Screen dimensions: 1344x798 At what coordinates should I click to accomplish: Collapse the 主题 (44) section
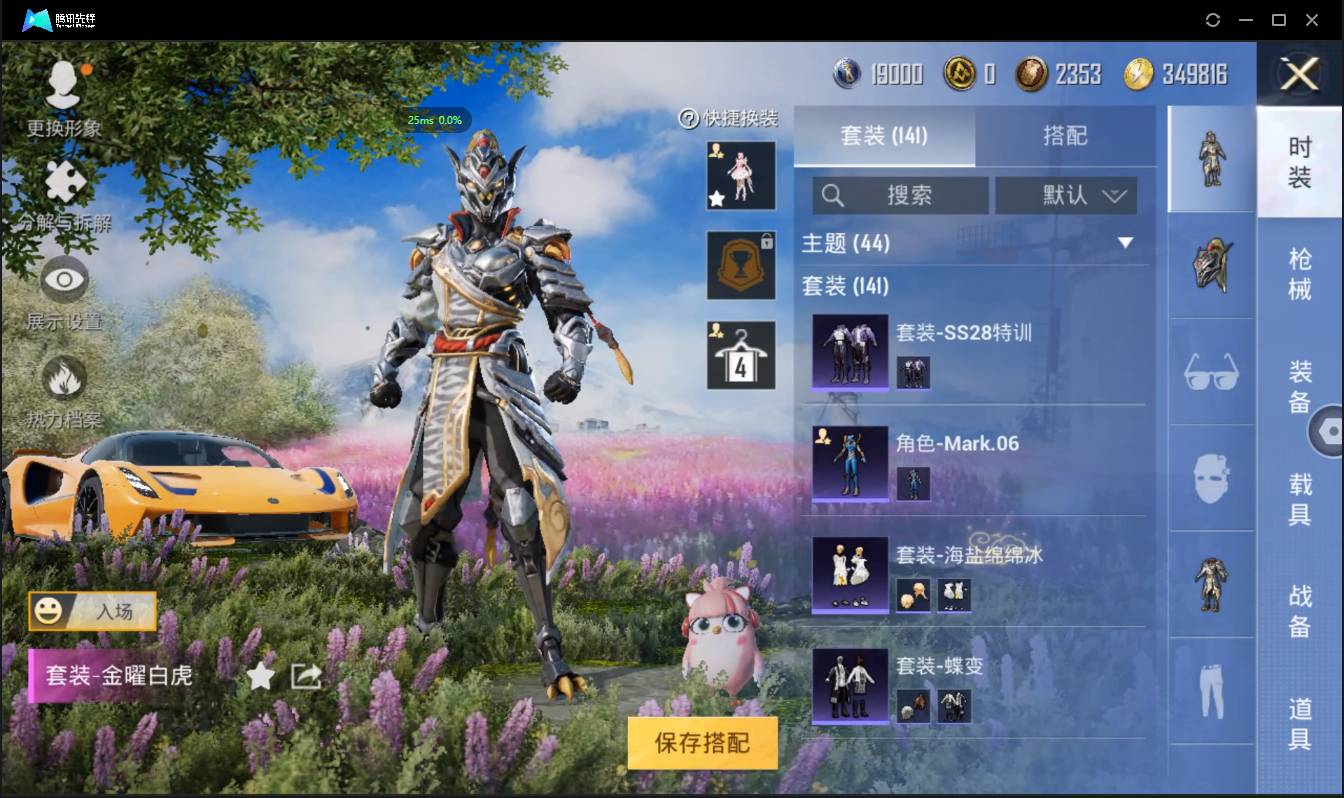tap(1126, 242)
